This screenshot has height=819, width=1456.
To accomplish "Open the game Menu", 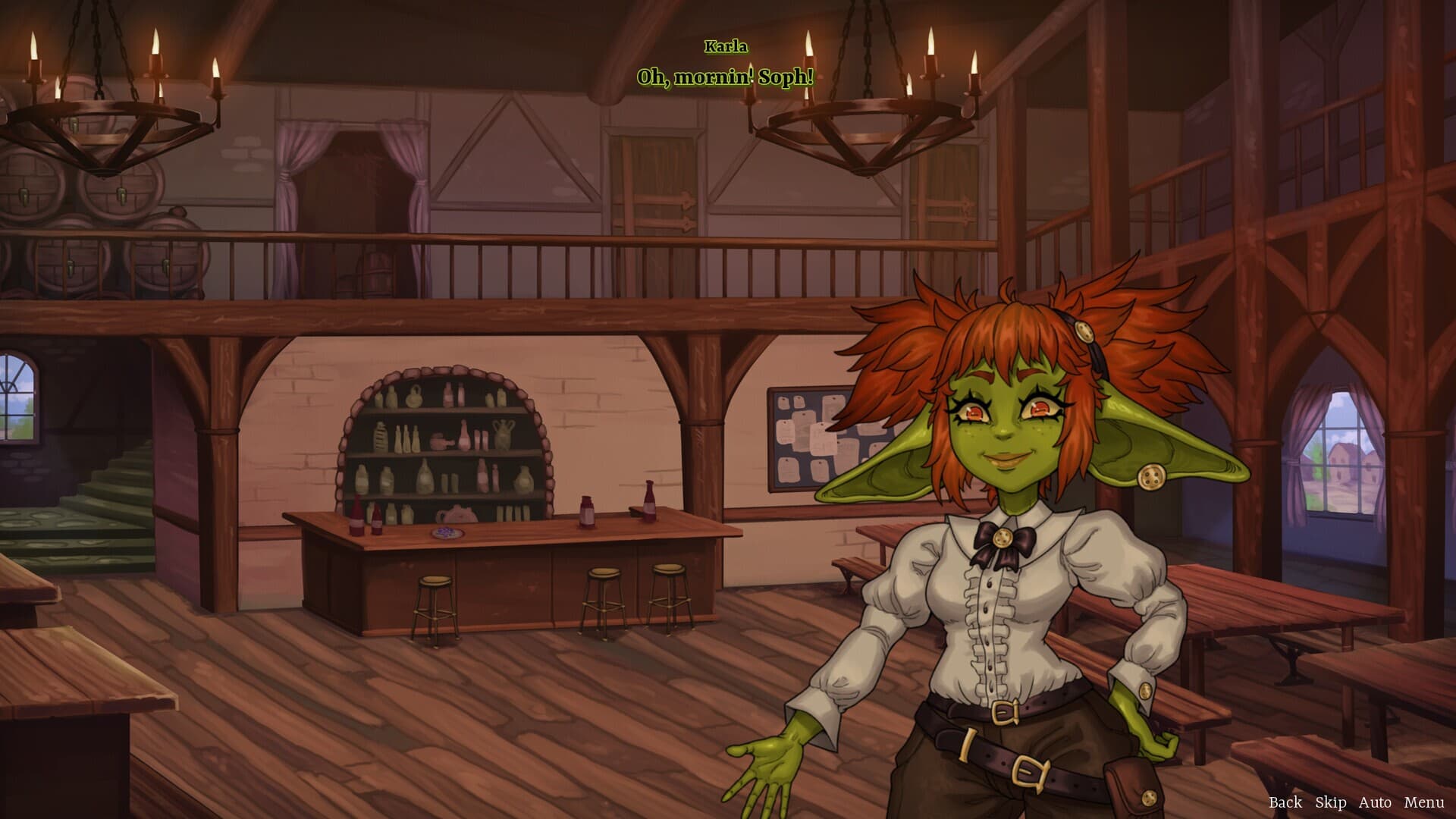I will pyautogui.click(x=1423, y=802).
